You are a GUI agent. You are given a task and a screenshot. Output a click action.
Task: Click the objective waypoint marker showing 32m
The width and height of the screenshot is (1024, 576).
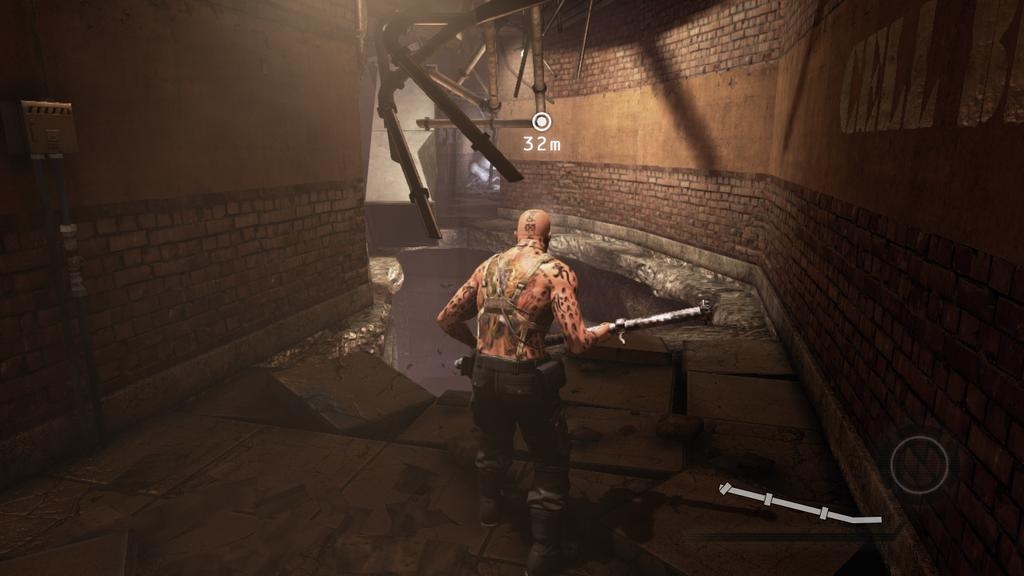pos(542,122)
